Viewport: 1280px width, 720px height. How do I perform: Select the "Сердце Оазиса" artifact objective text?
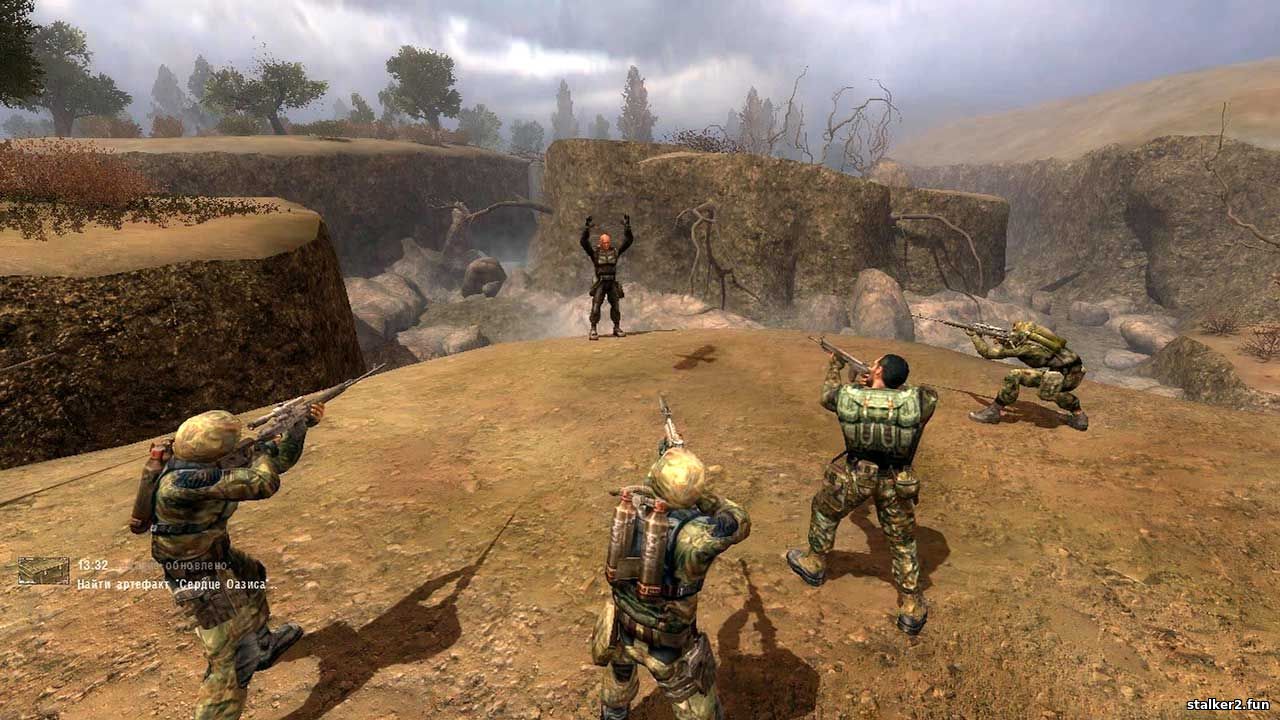175,583
